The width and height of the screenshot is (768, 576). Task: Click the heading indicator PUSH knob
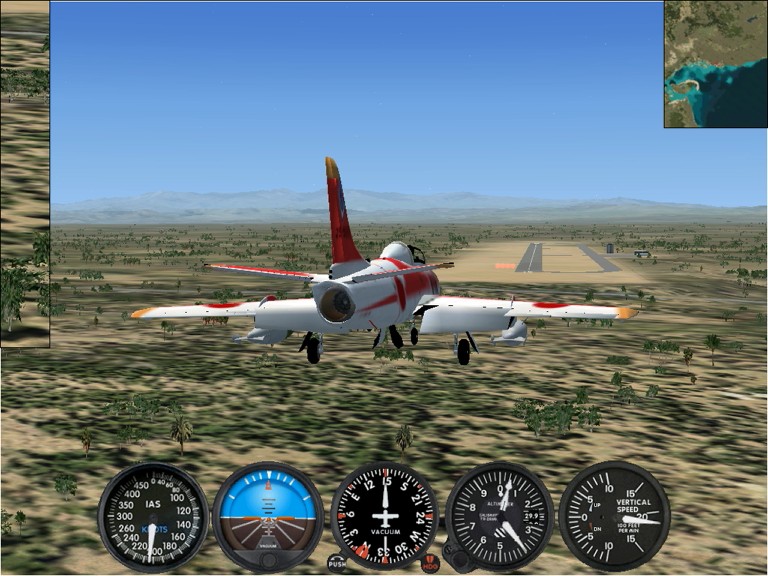pos(337,563)
